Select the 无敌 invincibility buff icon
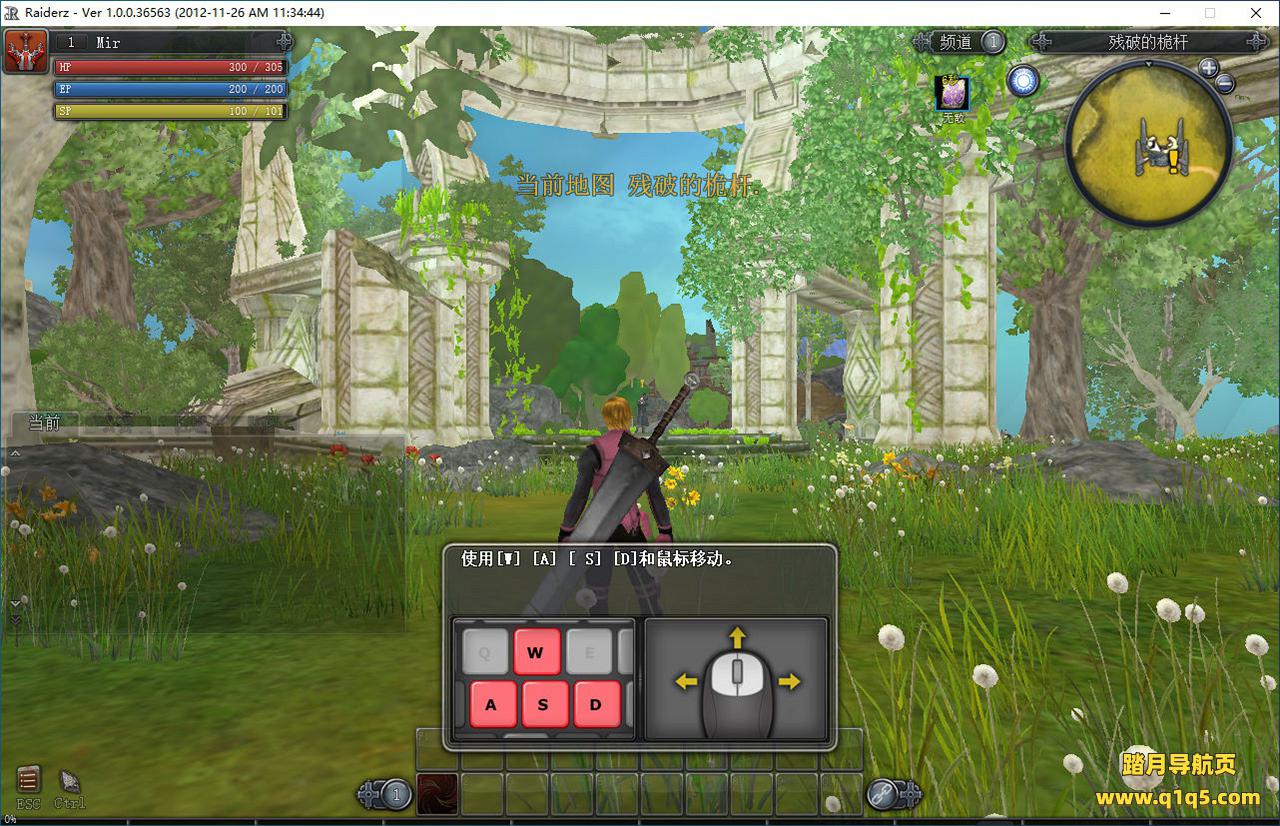This screenshot has width=1280, height=826. coord(952,93)
